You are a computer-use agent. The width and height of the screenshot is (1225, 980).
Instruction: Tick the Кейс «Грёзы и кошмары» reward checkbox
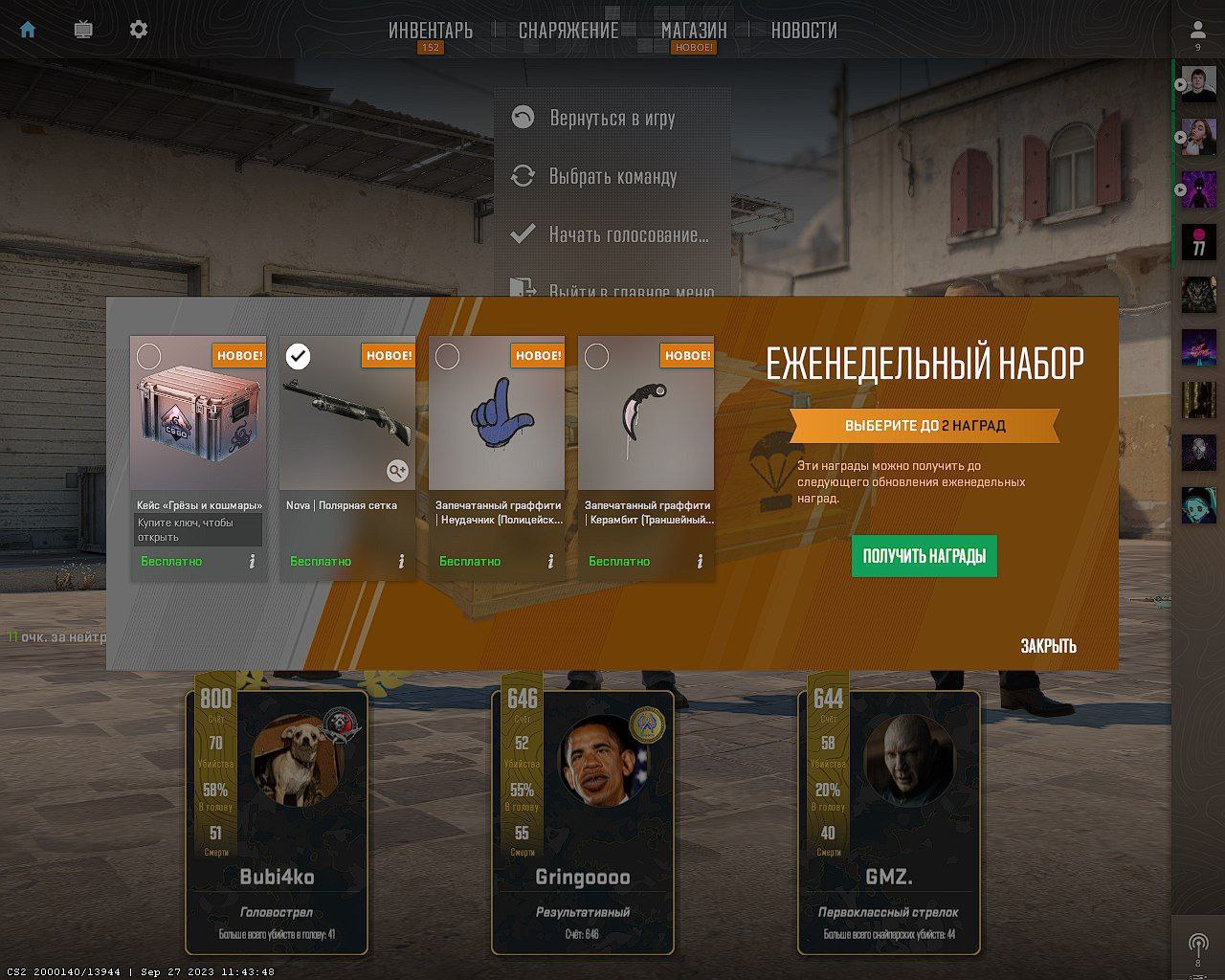148,357
